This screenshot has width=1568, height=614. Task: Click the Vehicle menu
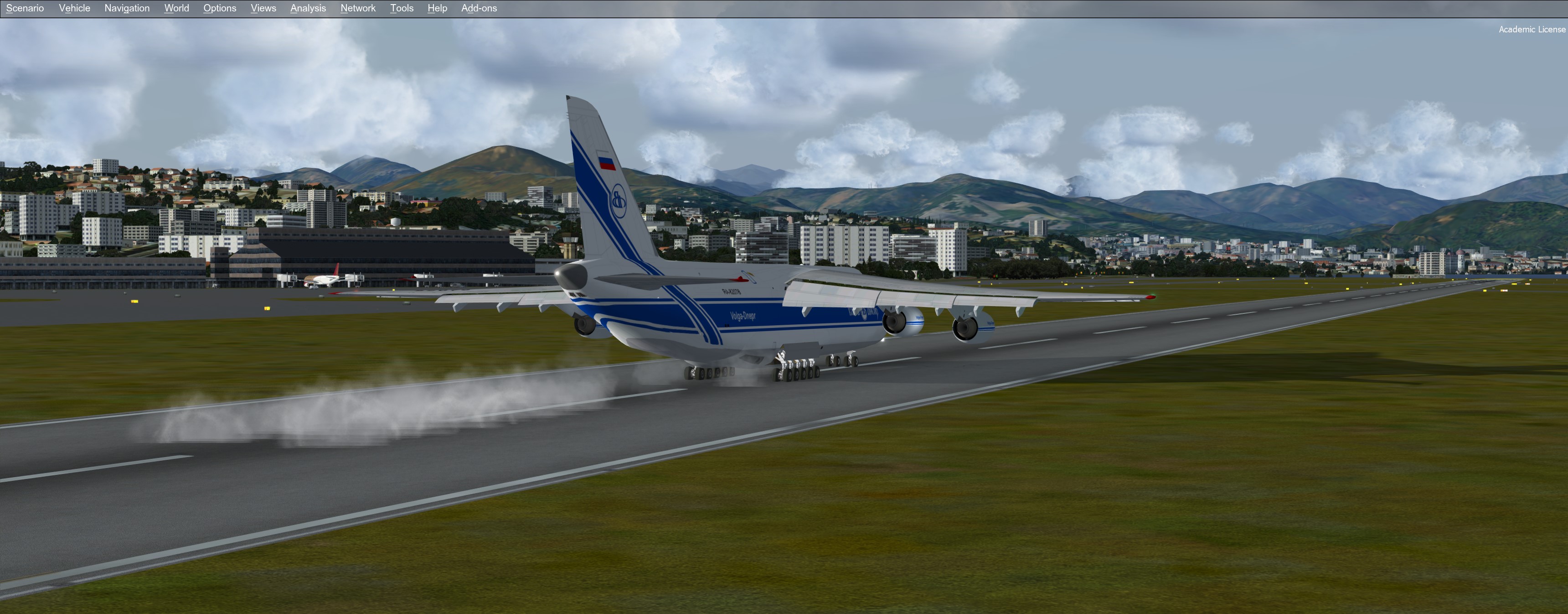[x=74, y=8]
